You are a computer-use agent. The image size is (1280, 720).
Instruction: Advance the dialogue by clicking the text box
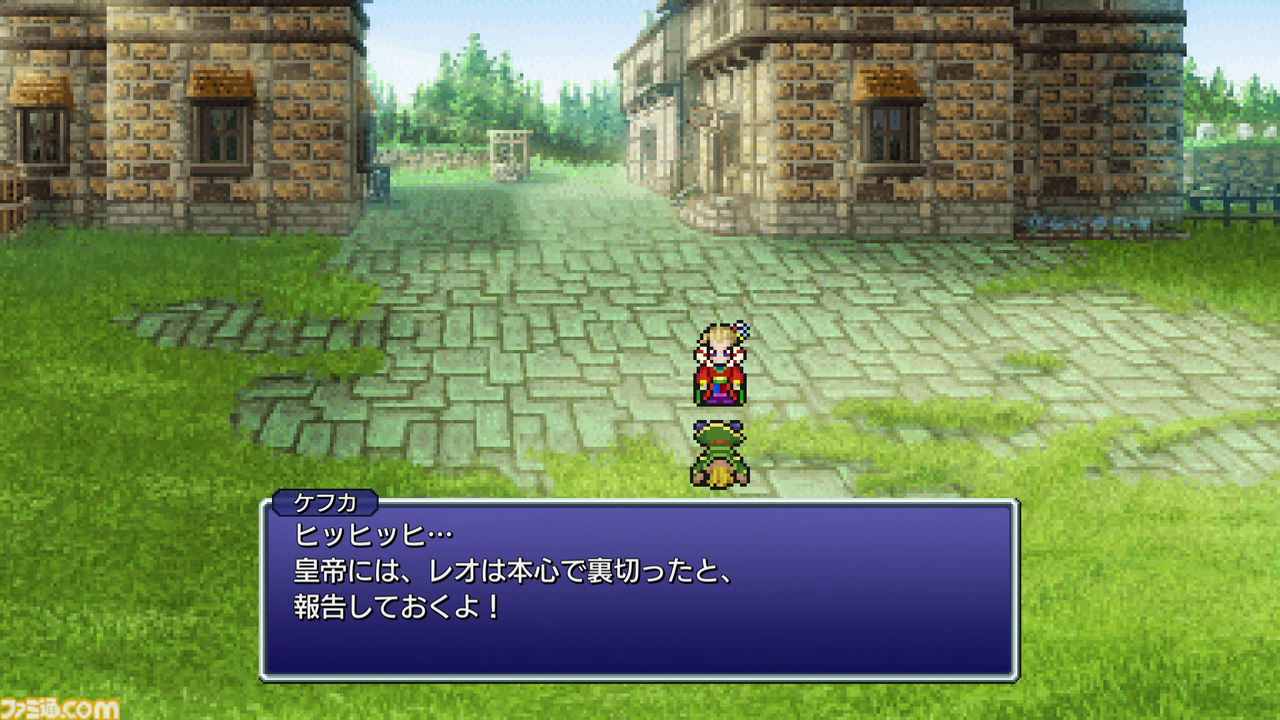click(640, 590)
